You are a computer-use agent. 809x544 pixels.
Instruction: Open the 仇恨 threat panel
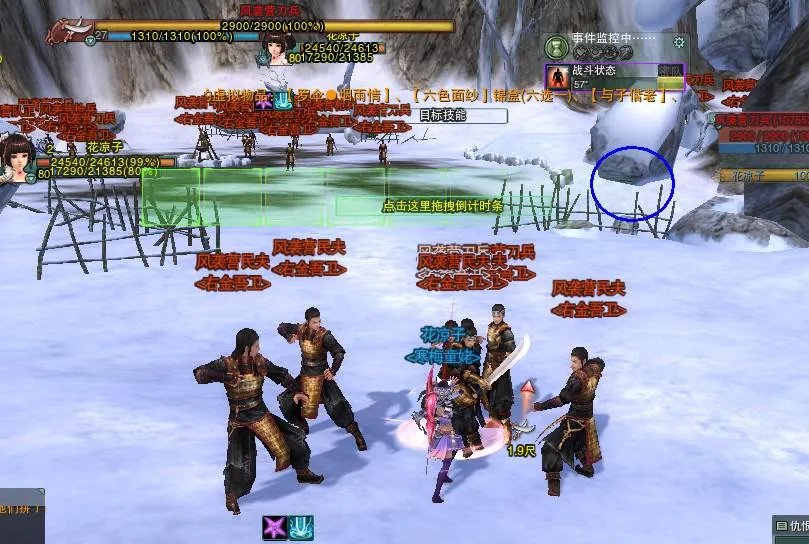pyautogui.click(x=791, y=526)
